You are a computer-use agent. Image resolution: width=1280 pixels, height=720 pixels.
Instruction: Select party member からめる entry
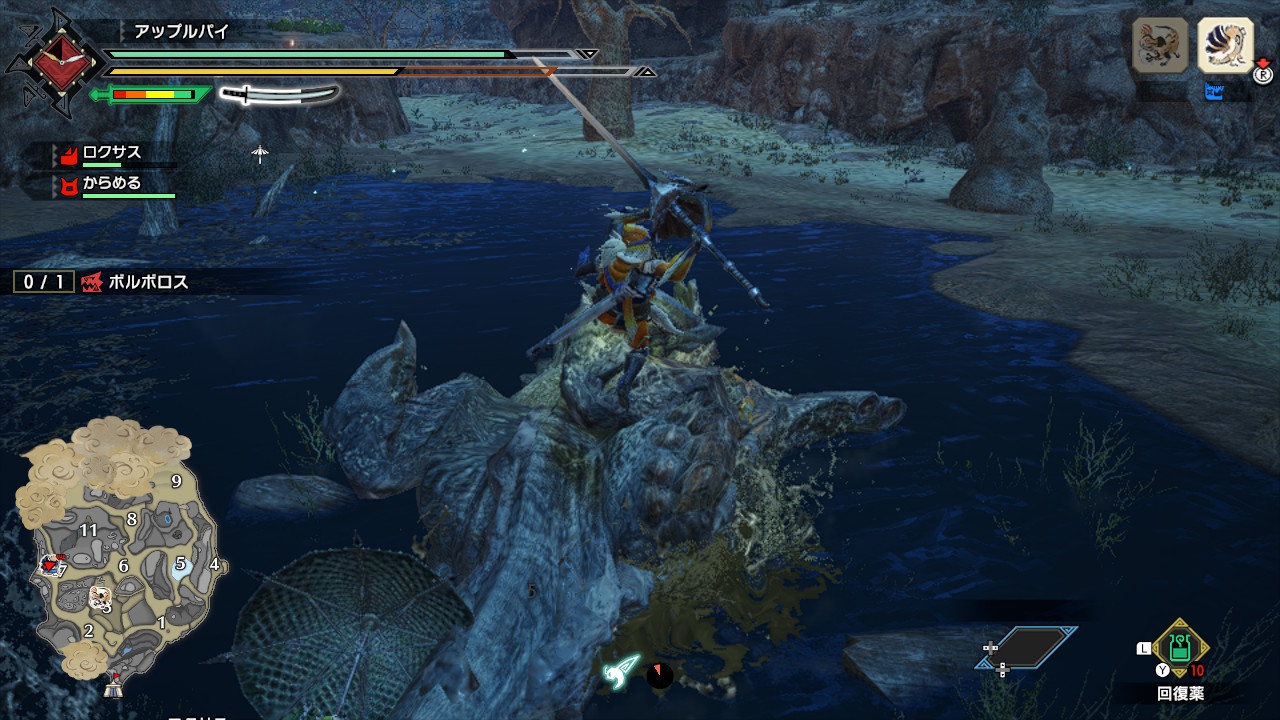(x=111, y=183)
